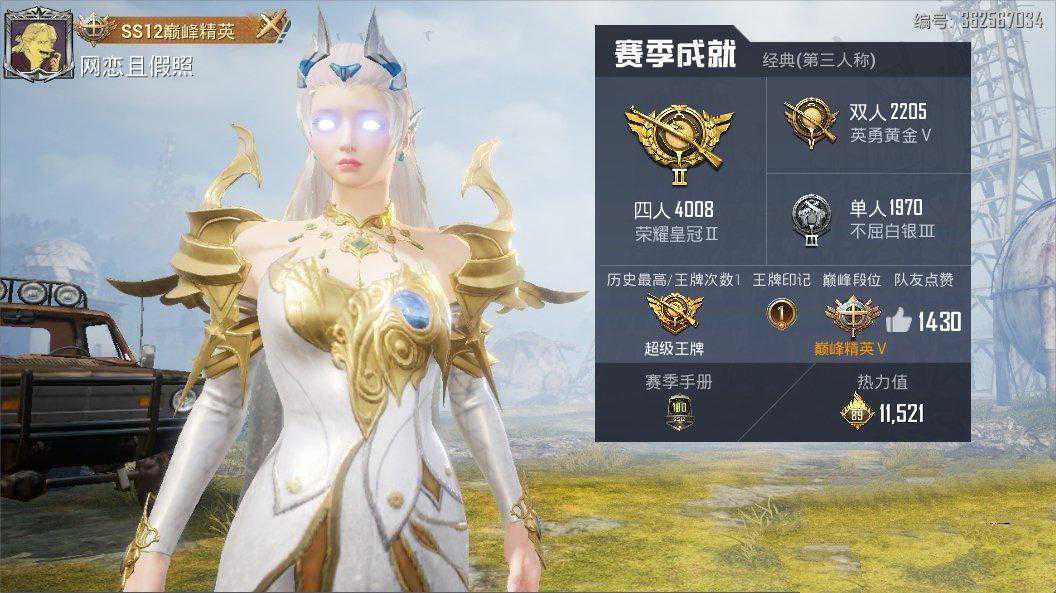This screenshot has width=1056, height=593.
Task: Click the SS12 巅峰精英 title banner
Action: (180, 31)
